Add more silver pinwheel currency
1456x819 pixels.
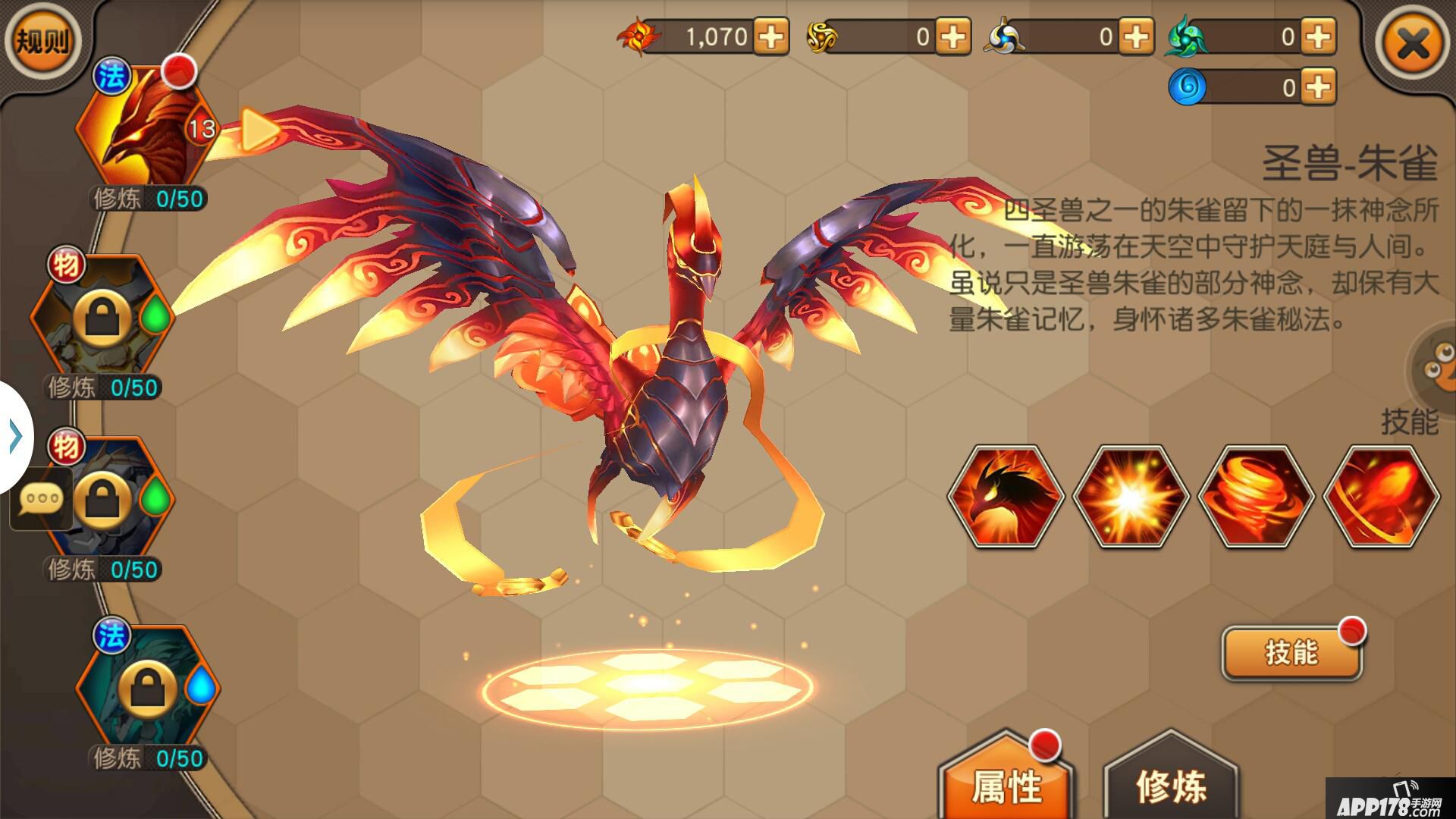coord(1136,36)
